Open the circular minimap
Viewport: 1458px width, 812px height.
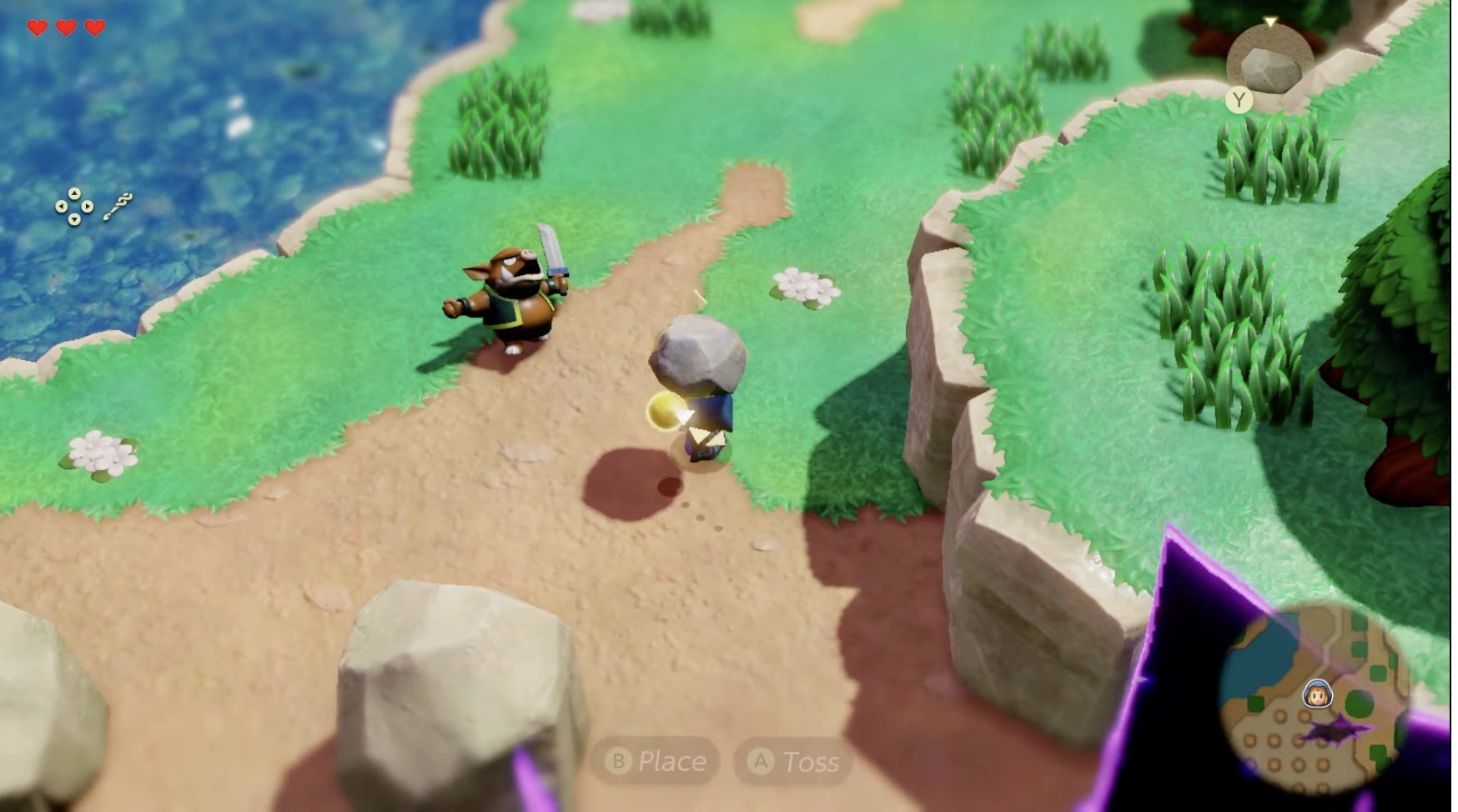pos(1315,699)
